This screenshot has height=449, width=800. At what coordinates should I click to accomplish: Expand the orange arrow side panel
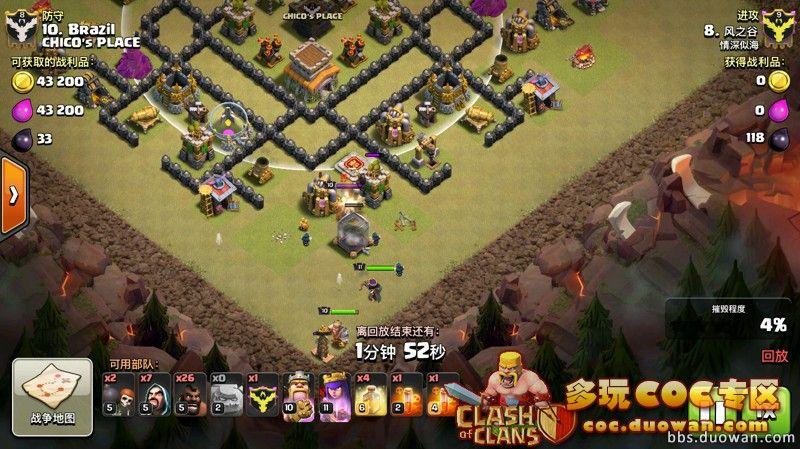[x=12, y=196]
